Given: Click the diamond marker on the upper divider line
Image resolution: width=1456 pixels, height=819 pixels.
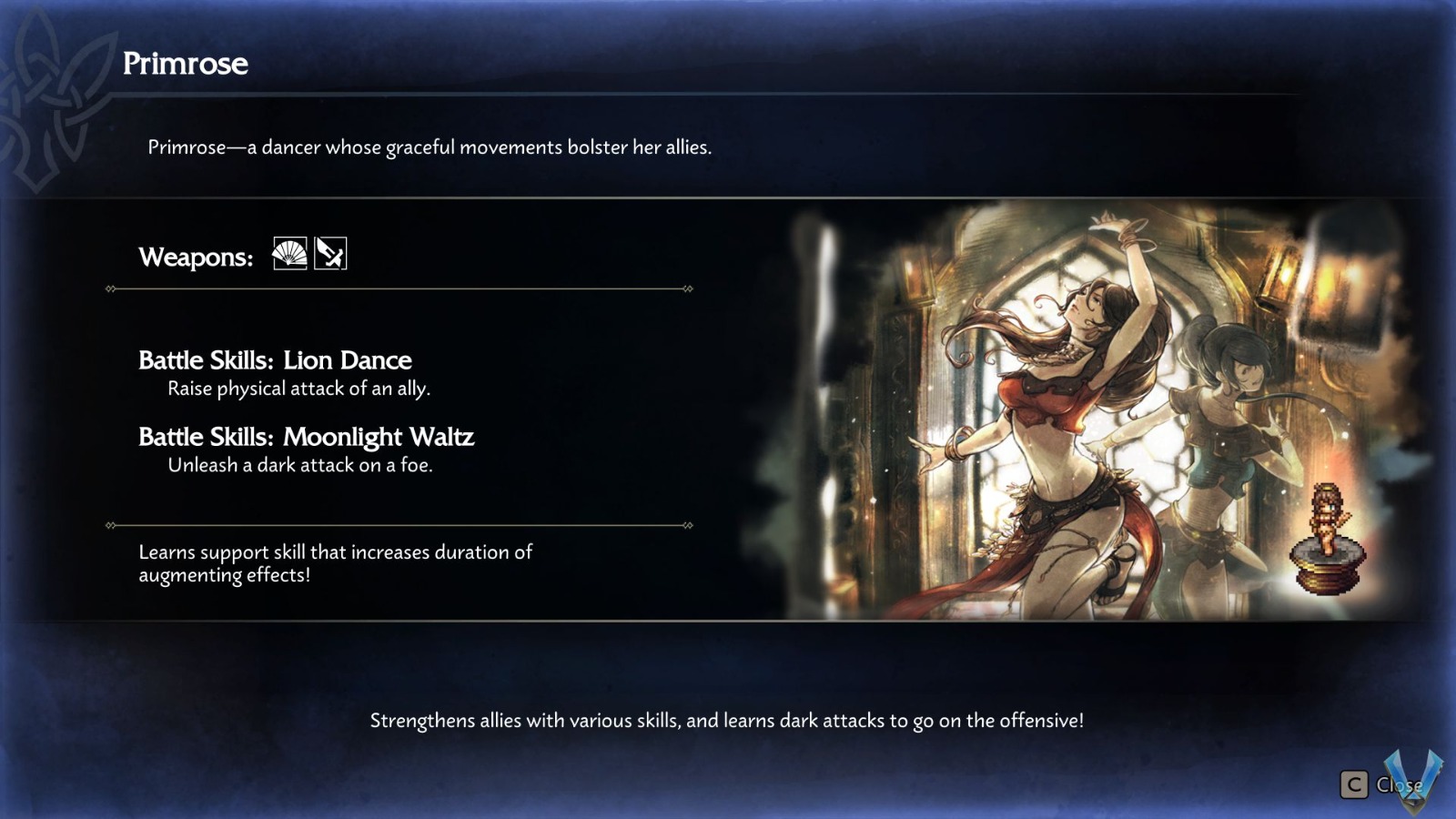Looking at the screenshot, I should (111, 289).
